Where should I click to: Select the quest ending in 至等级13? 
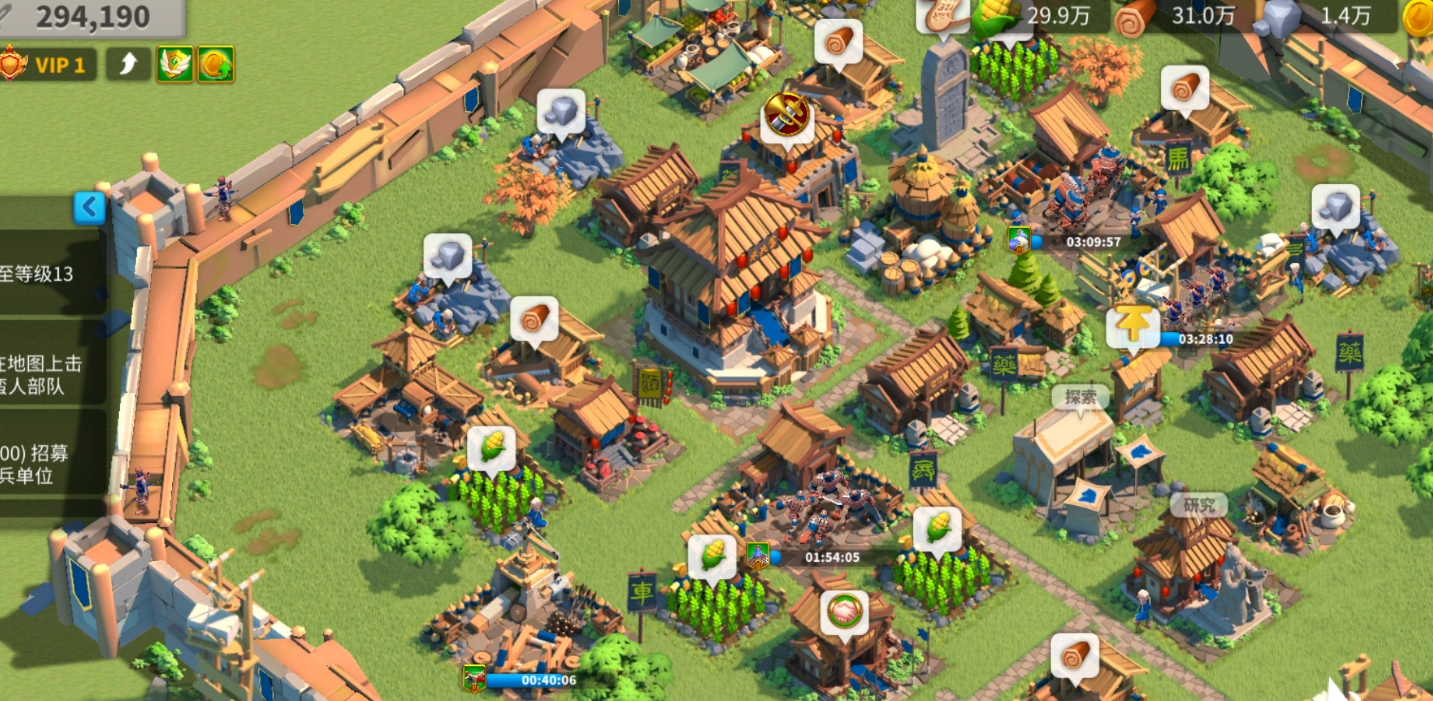pyautogui.click(x=50, y=274)
